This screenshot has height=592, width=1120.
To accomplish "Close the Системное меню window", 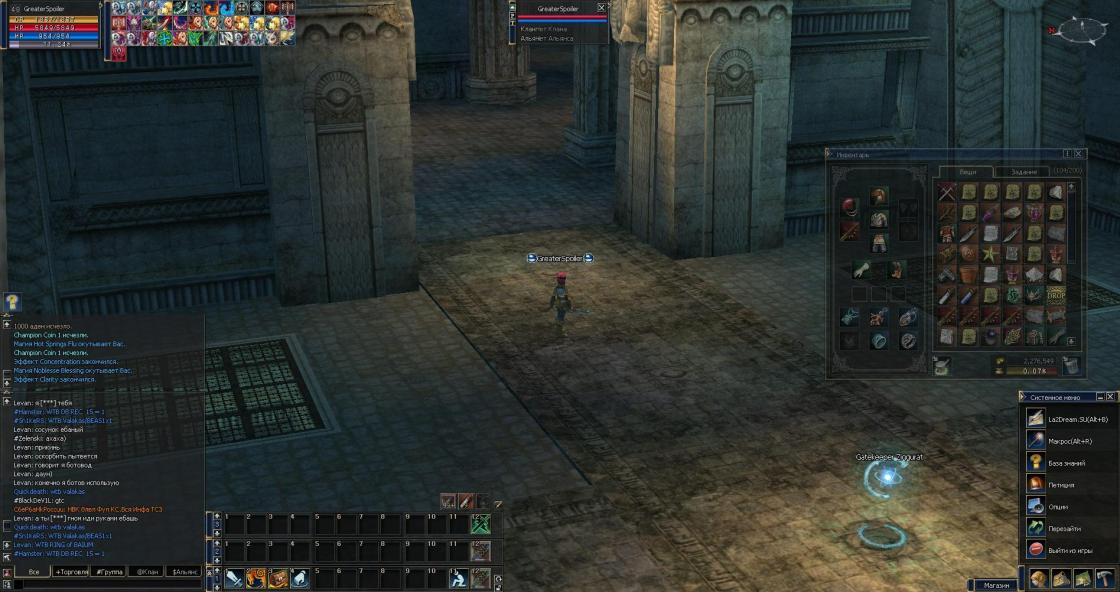I will point(1112,397).
